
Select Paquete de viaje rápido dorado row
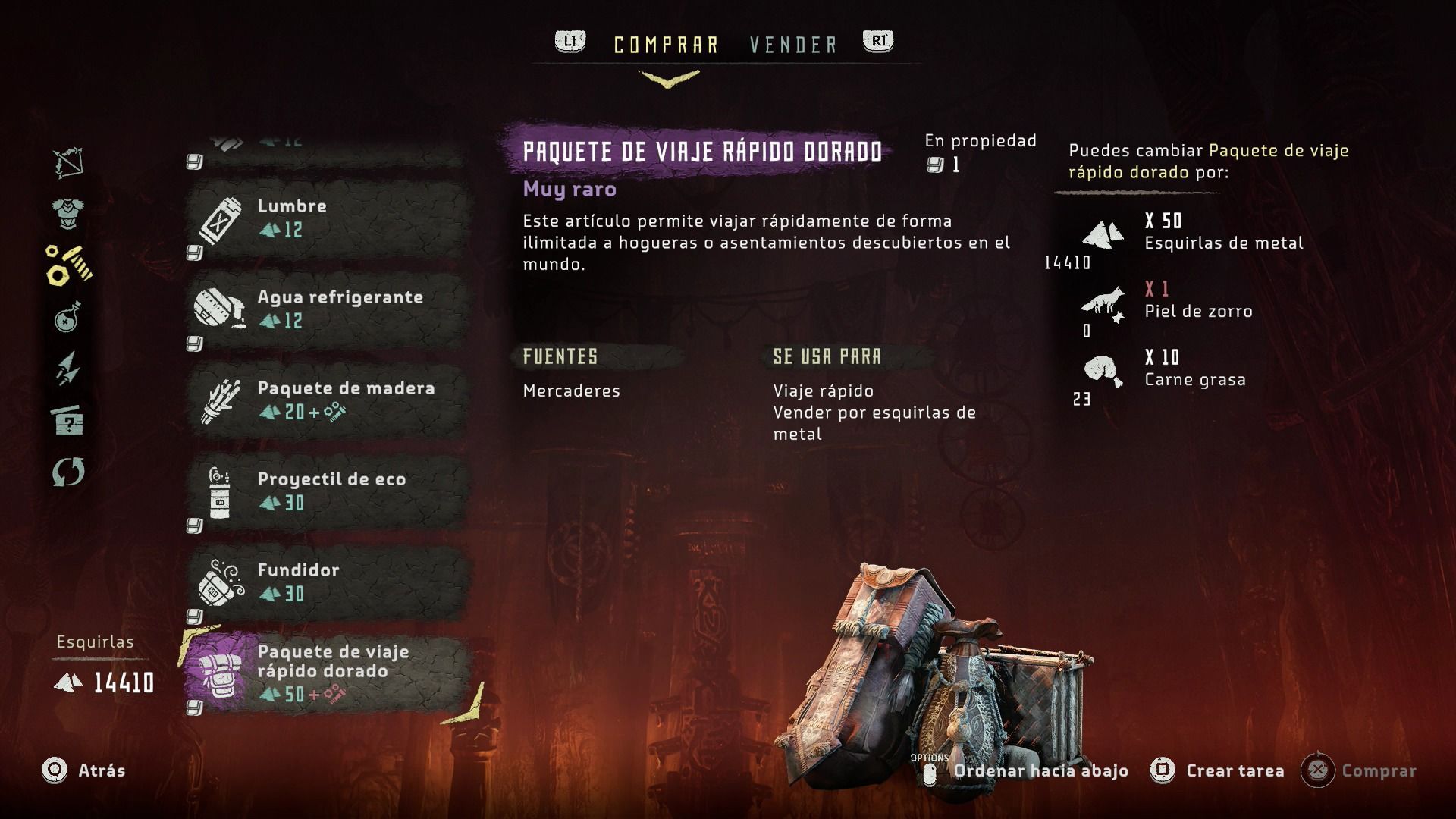click(x=326, y=672)
